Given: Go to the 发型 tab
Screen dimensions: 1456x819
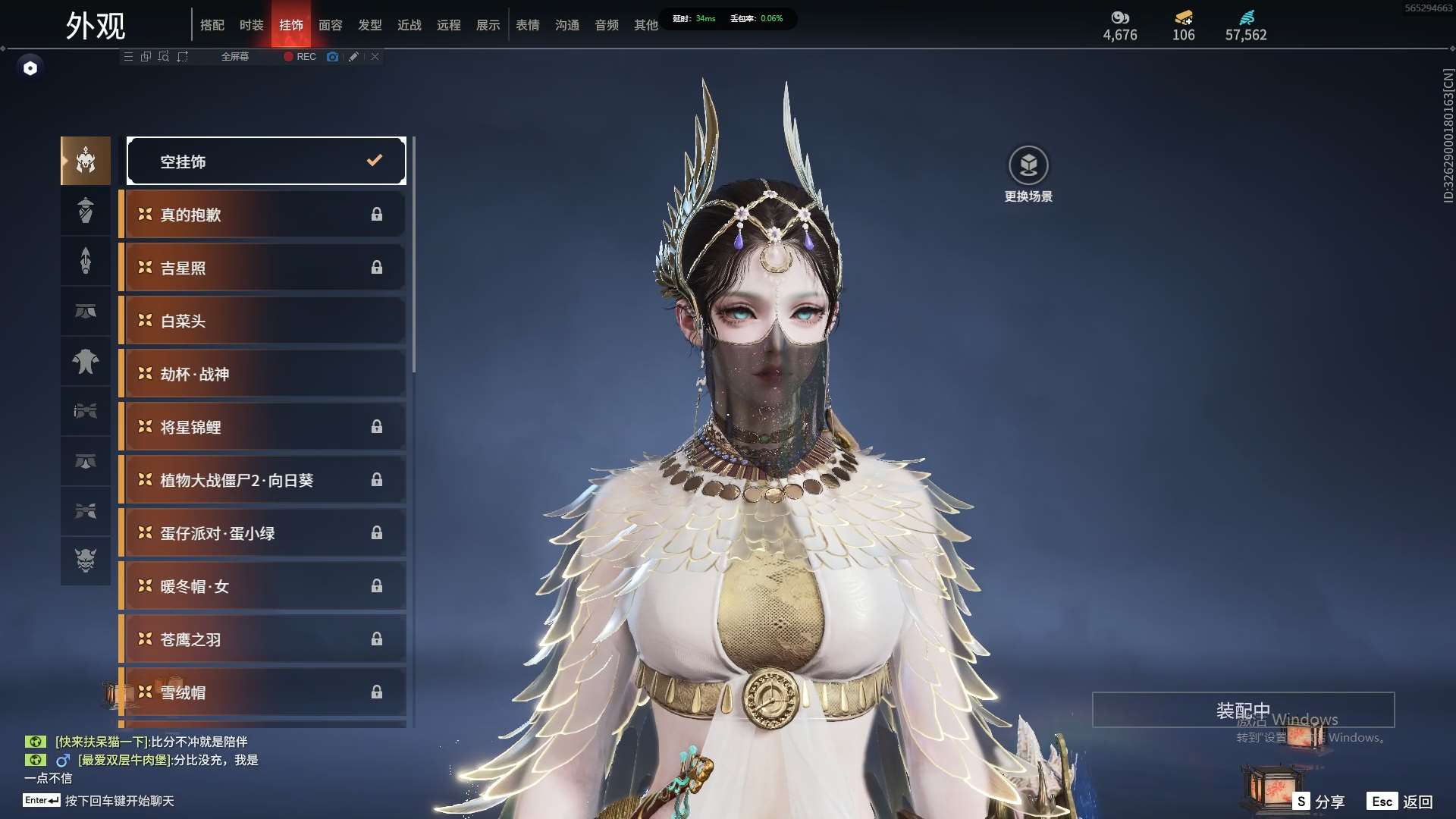Looking at the screenshot, I should [369, 25].
